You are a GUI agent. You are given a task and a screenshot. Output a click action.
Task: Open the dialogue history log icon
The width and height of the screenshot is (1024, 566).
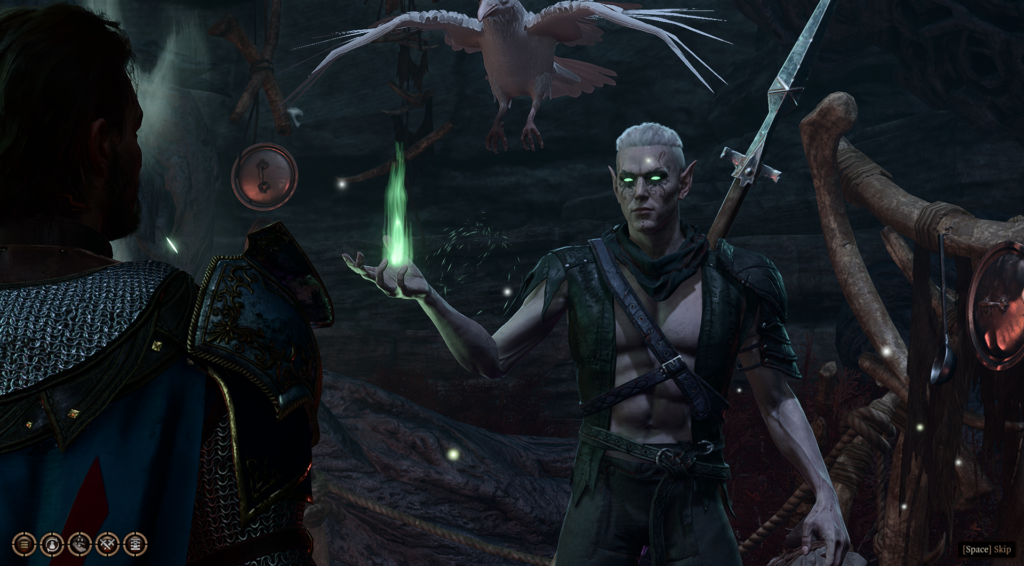pos(24,544)
